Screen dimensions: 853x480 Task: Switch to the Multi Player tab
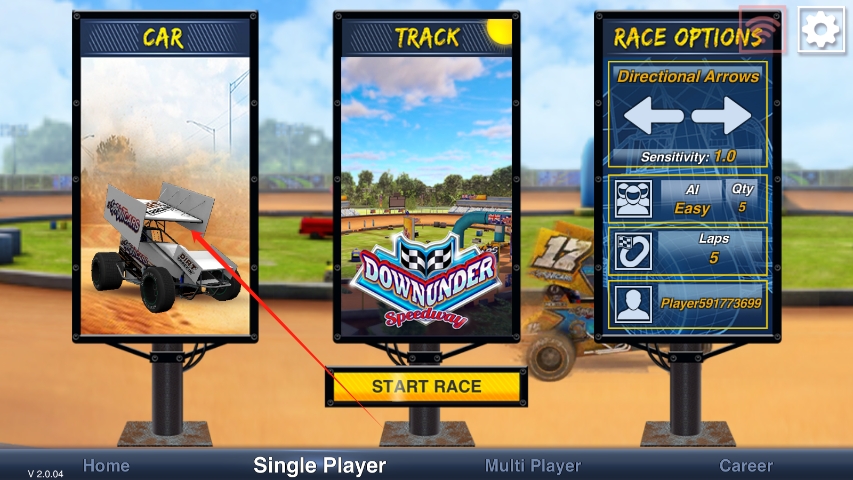point(532,465)
